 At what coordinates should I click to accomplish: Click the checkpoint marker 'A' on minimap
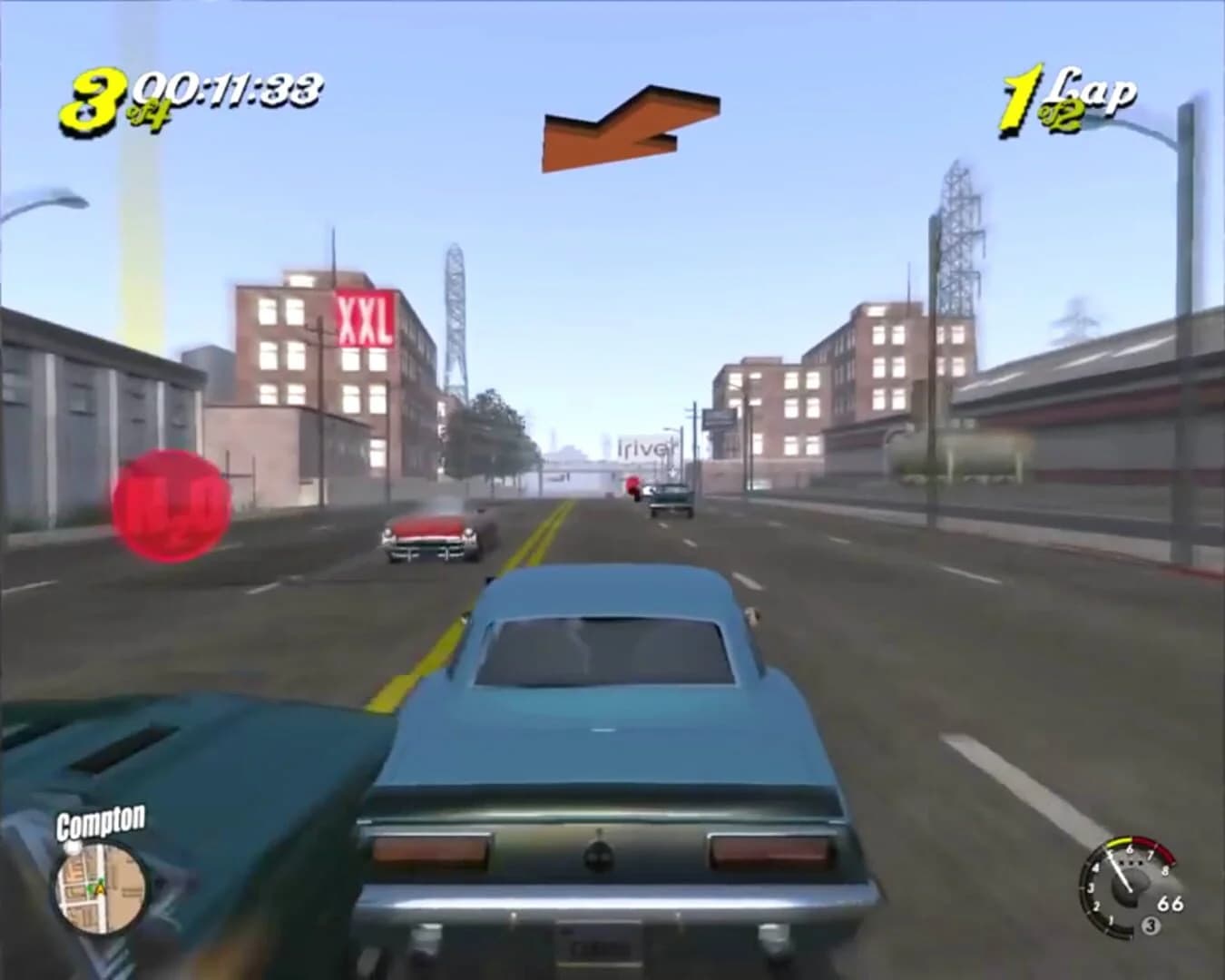pos(100,889)
